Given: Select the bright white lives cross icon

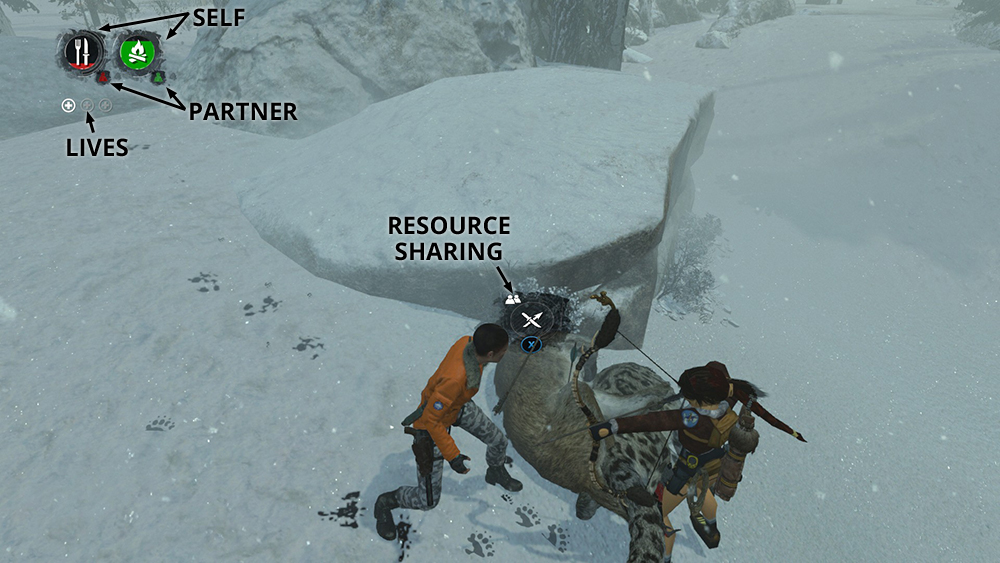Looking at the screenshot, I should pyautogui.click(x=68, y=105).
